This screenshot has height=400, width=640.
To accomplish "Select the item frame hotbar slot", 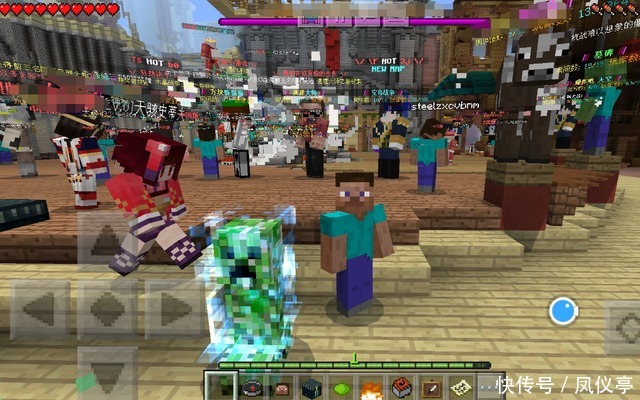I will click(x=431, y=387).
